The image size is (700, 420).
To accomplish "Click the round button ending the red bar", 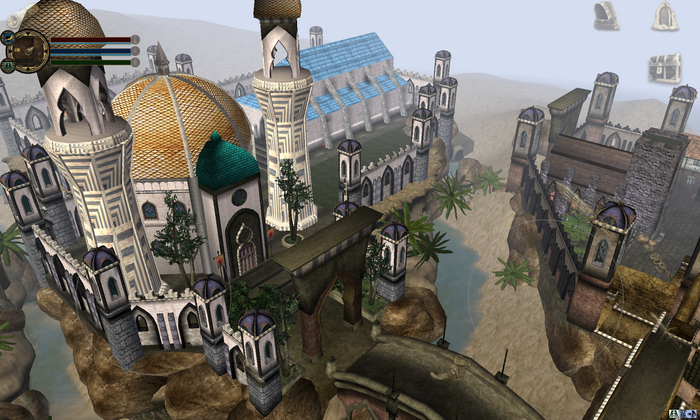I will [x=135, y=39].
